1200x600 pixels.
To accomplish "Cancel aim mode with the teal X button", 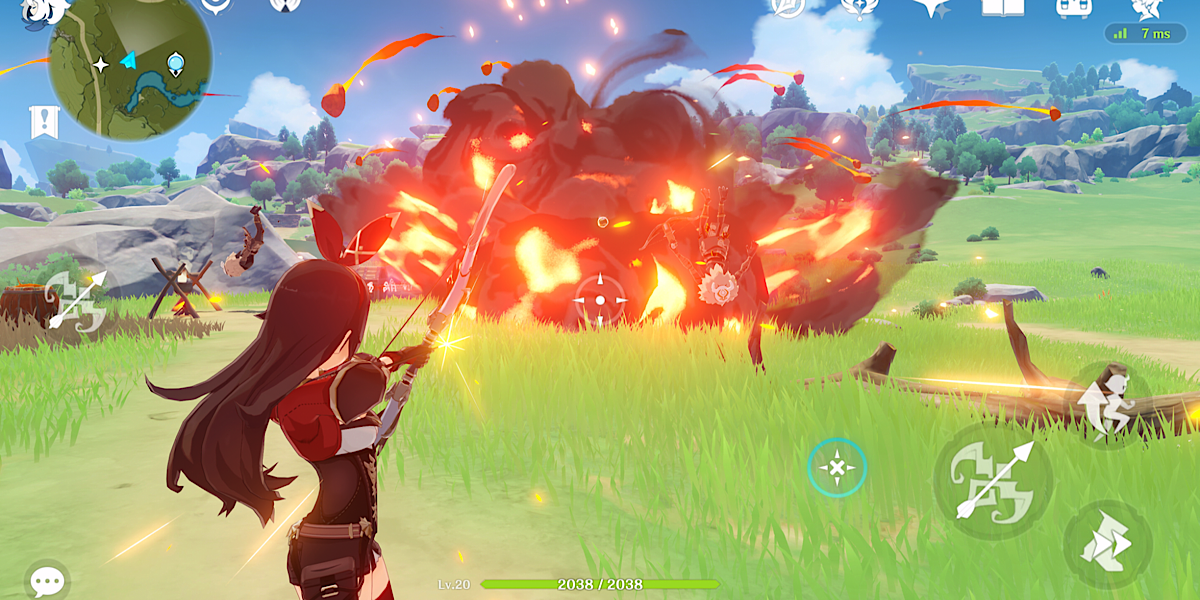I will click(837, 467).
